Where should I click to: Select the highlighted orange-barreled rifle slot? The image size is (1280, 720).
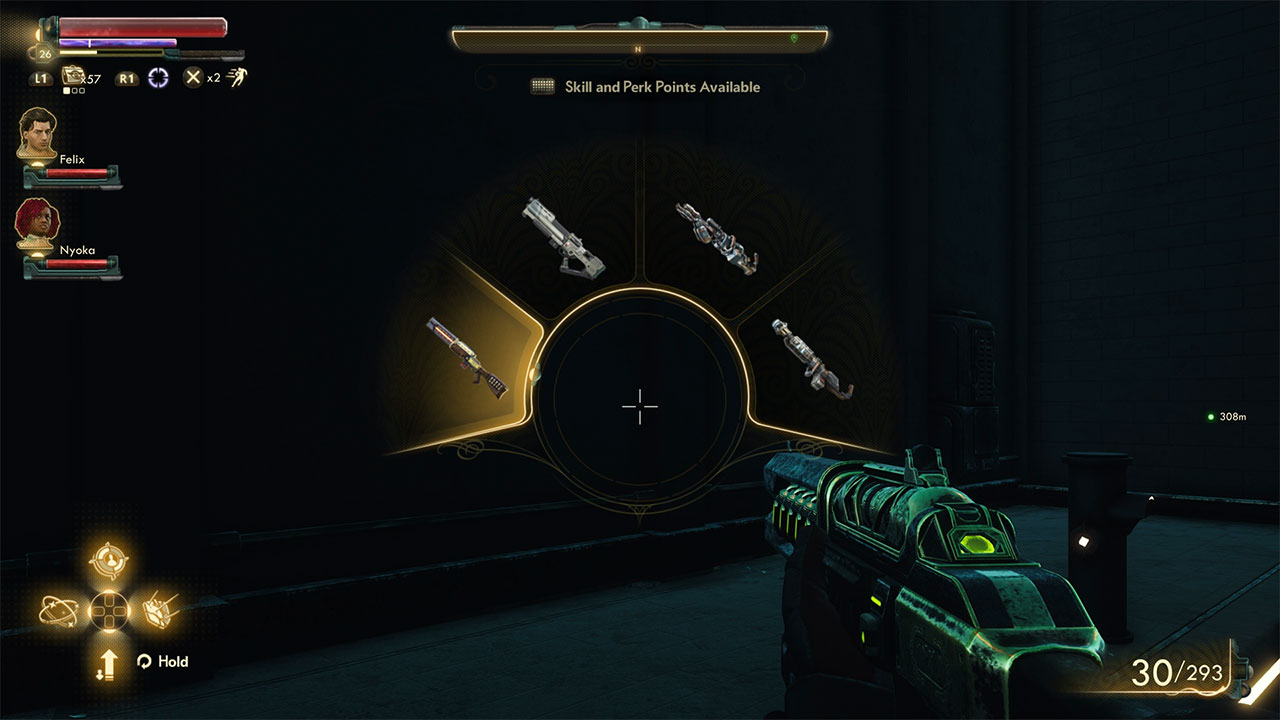pos(467,357)
